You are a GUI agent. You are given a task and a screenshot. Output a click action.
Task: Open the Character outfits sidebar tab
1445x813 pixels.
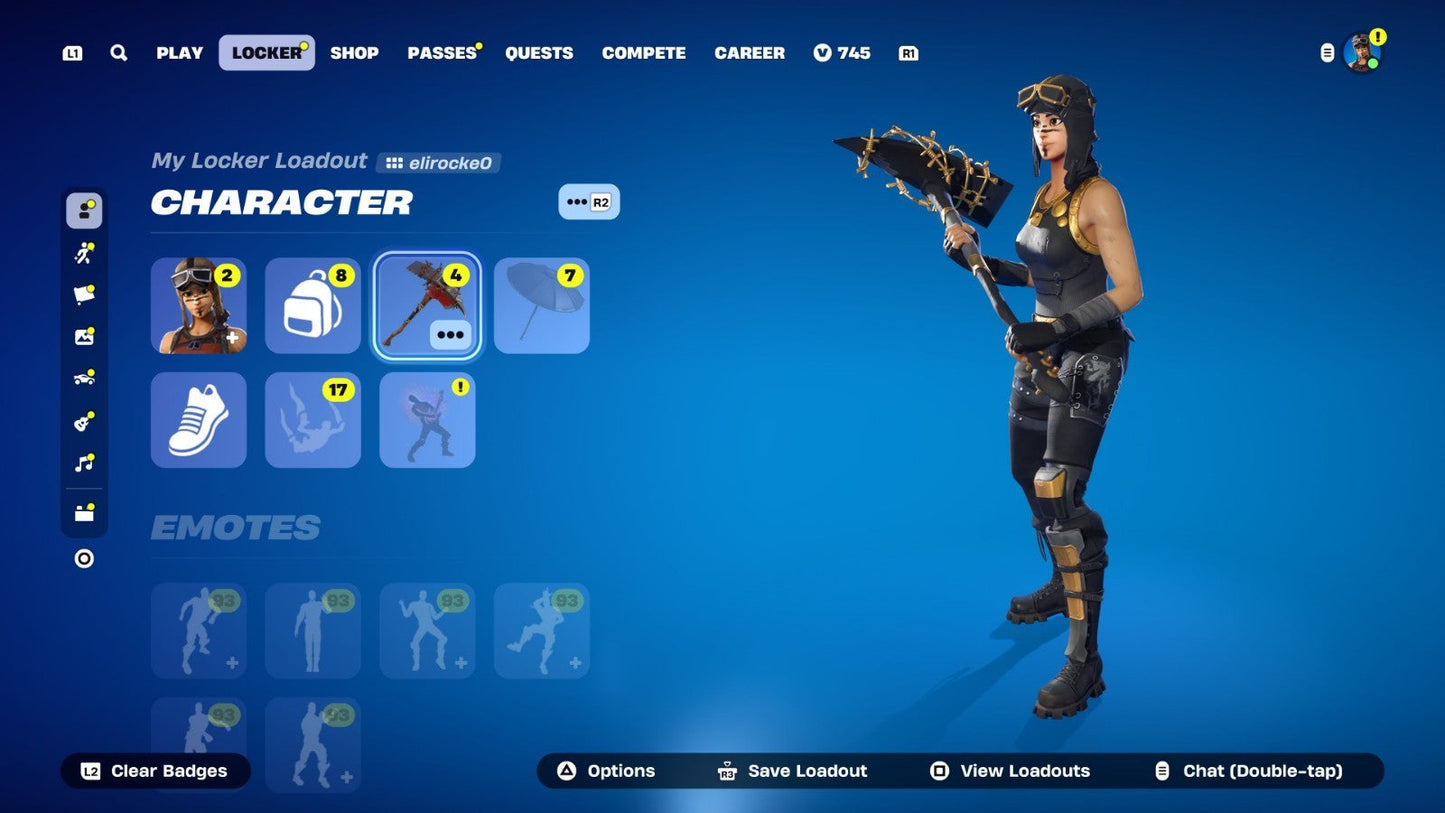84,210
